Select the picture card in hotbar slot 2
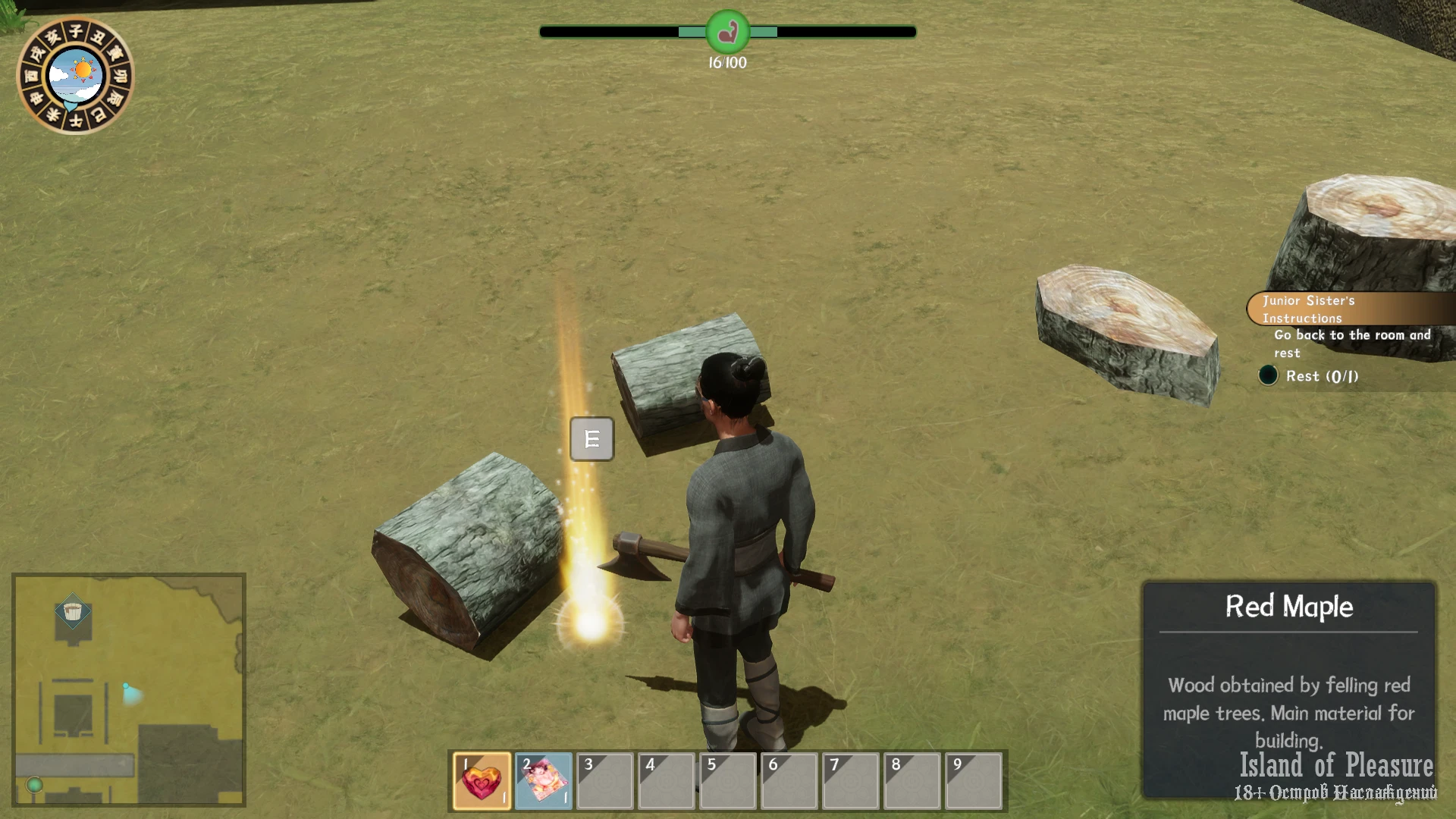Image resolution: width=1456 pixels, height=819 pixels. (x=543, y=781)
